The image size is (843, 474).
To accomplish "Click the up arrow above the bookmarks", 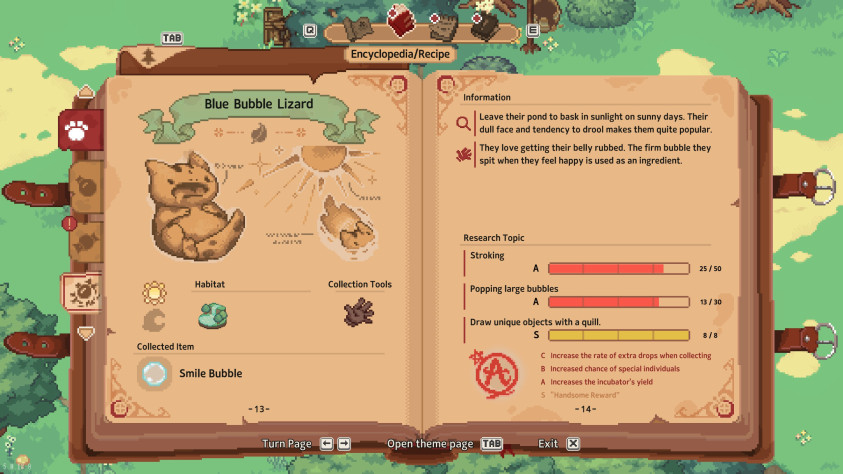I will pos(86,91).
